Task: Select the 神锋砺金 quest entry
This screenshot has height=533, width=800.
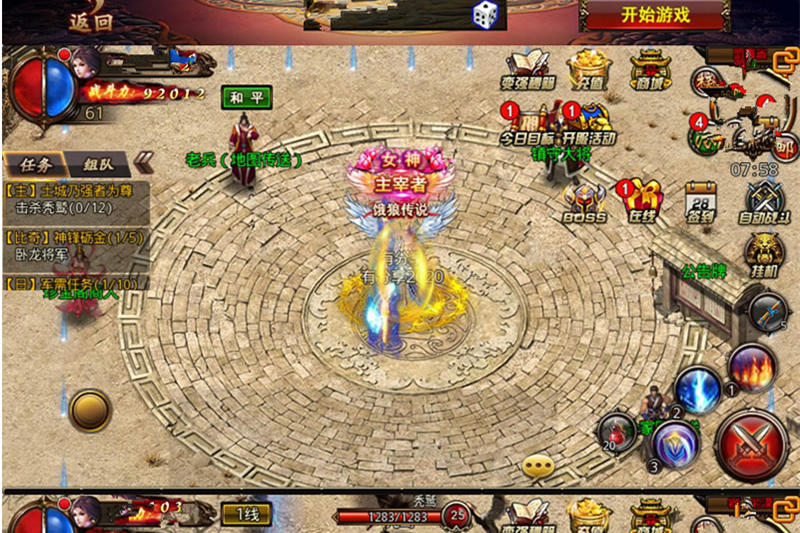Action: [x=76, y=246]
